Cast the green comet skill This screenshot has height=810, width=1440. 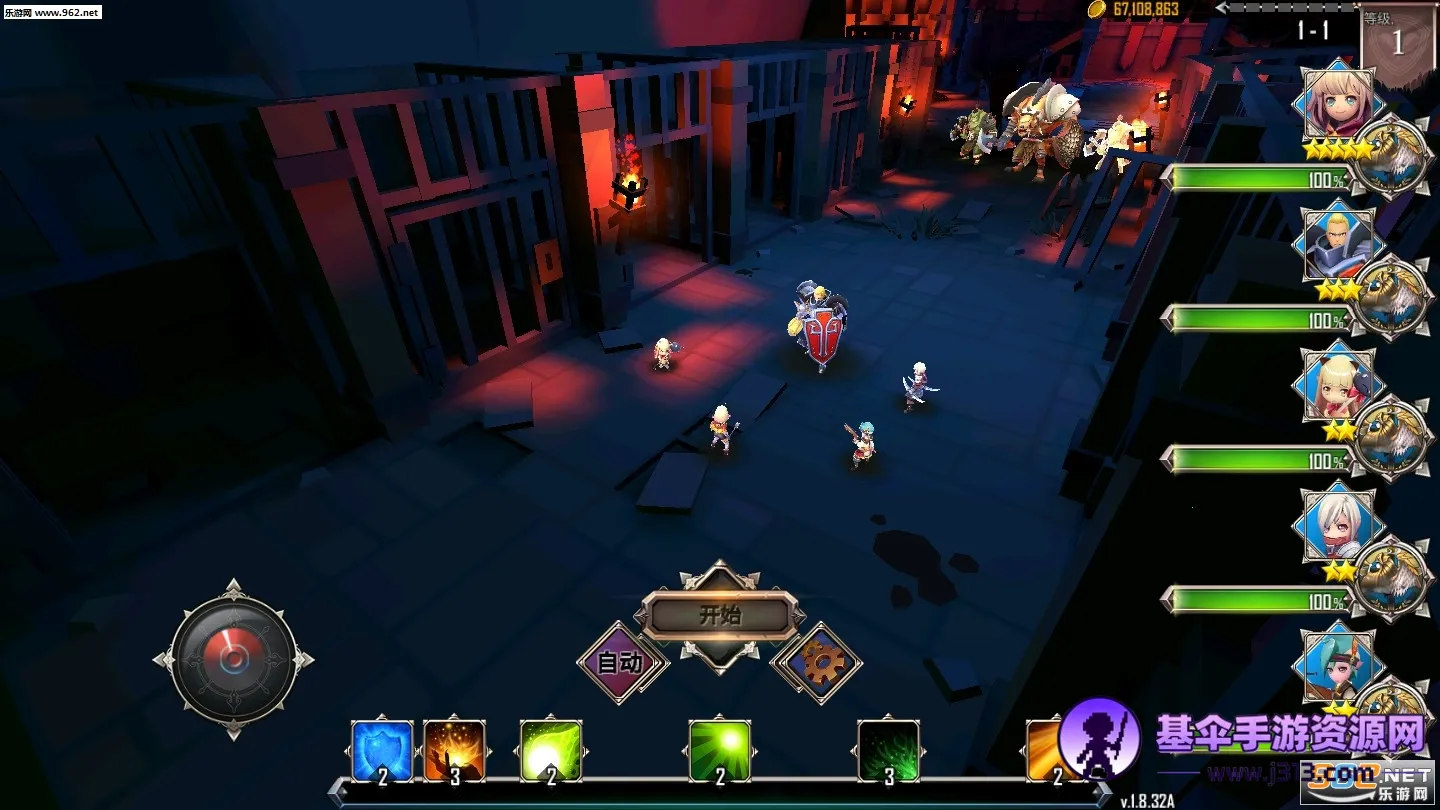[x=551, y=750]
